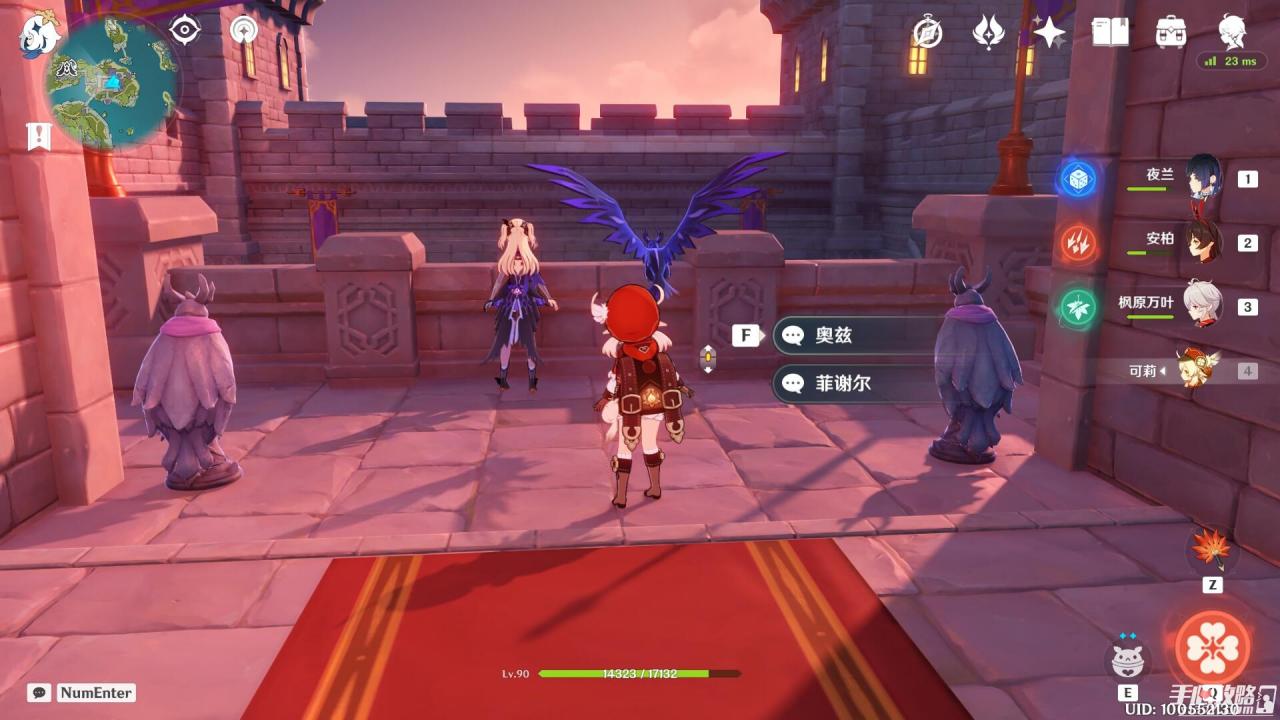The height and width of the screenshot is (720, 1280).
Task: Switch to party member 枫原万叶
Action: point(1203,306)
